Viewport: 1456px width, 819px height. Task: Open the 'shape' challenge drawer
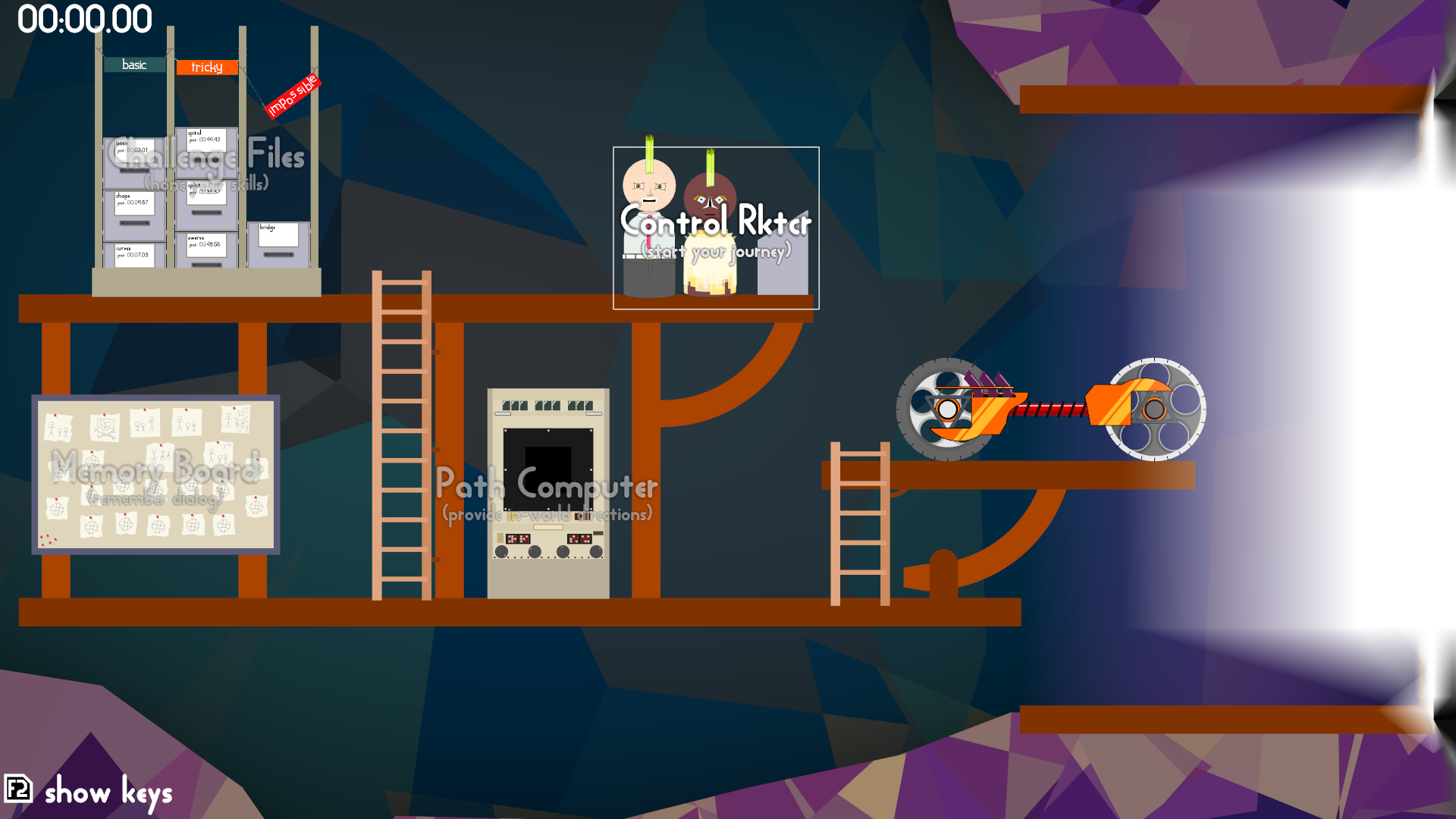pos(134,211)
